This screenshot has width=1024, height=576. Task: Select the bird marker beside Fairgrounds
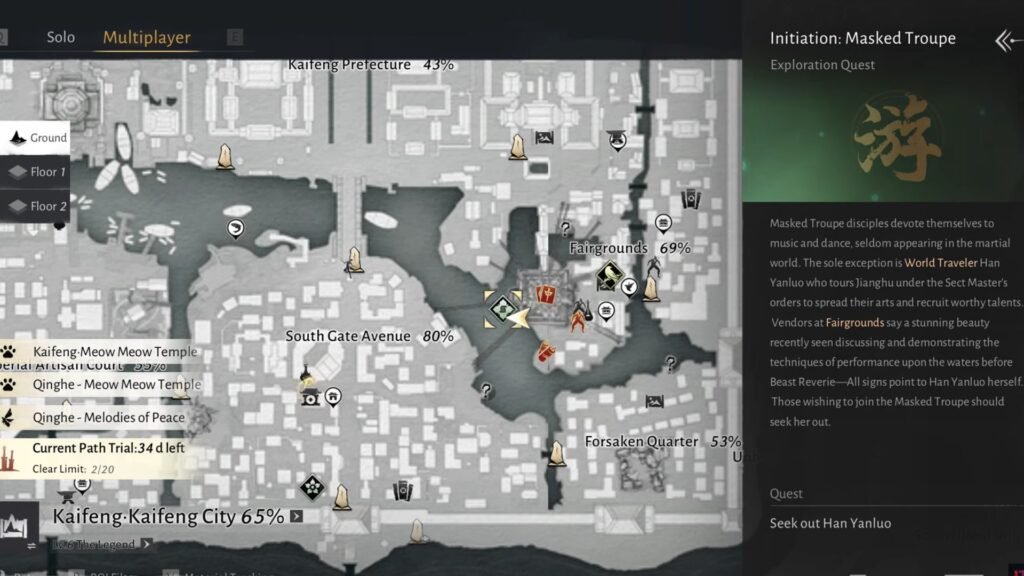pos(629,287)
